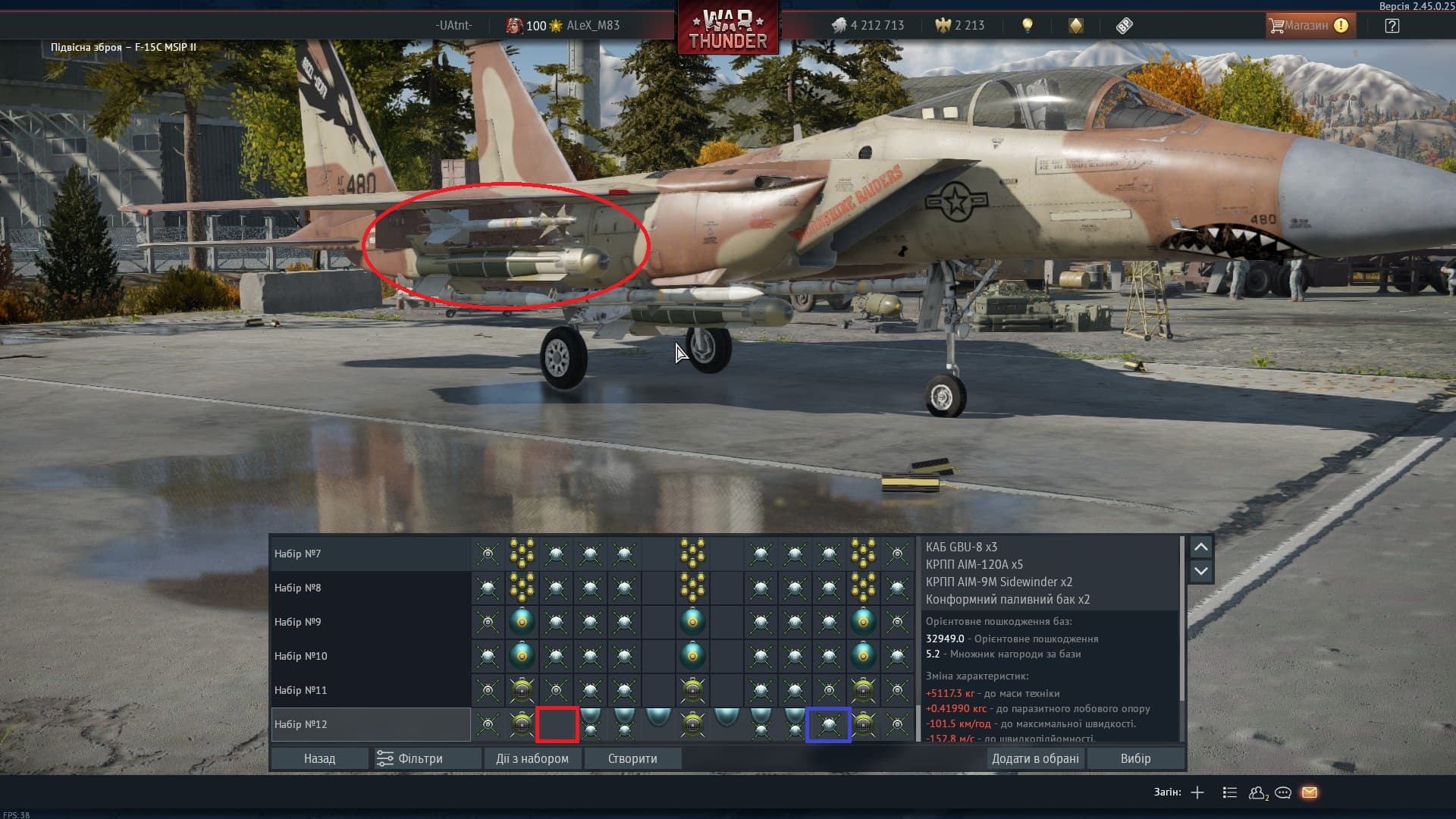Open the chat bubble icon near bottom right
The image size is (1456, 819).
pyautogui.click(x=1283, y=792)
